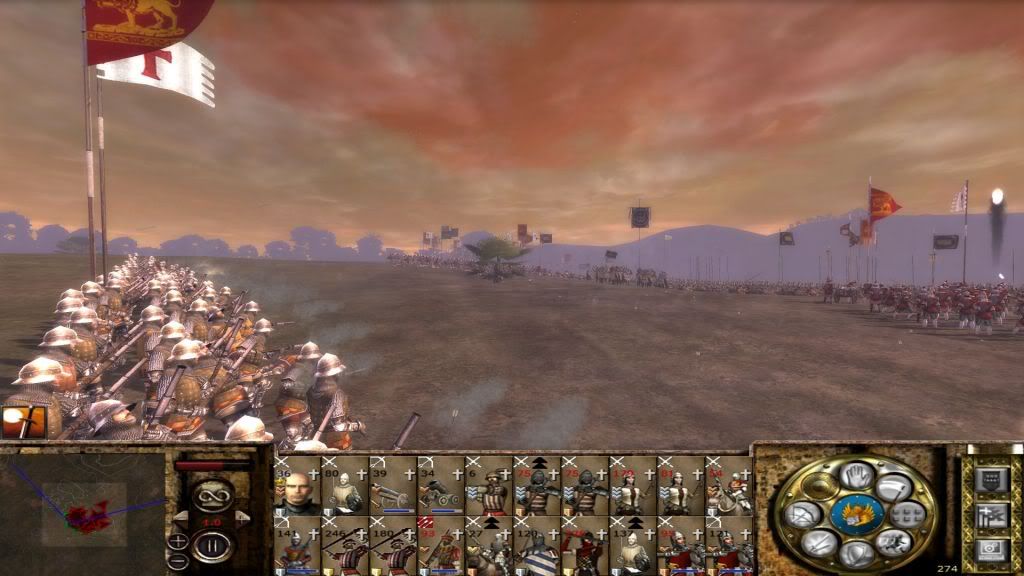This screenshot has width=1024, height=576.
Task: Zoom out the minimap with minus button
Action: (178, 560)
